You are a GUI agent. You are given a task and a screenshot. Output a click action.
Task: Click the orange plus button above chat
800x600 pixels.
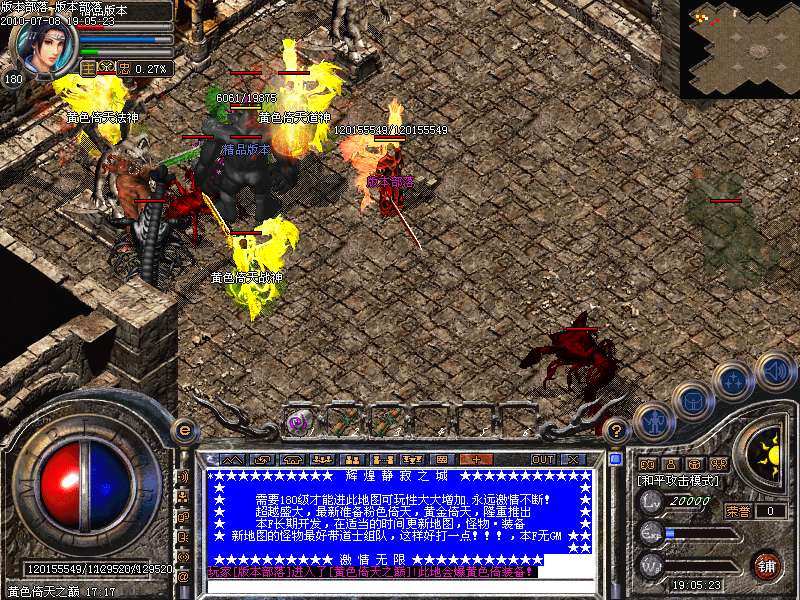pos(476,459)
